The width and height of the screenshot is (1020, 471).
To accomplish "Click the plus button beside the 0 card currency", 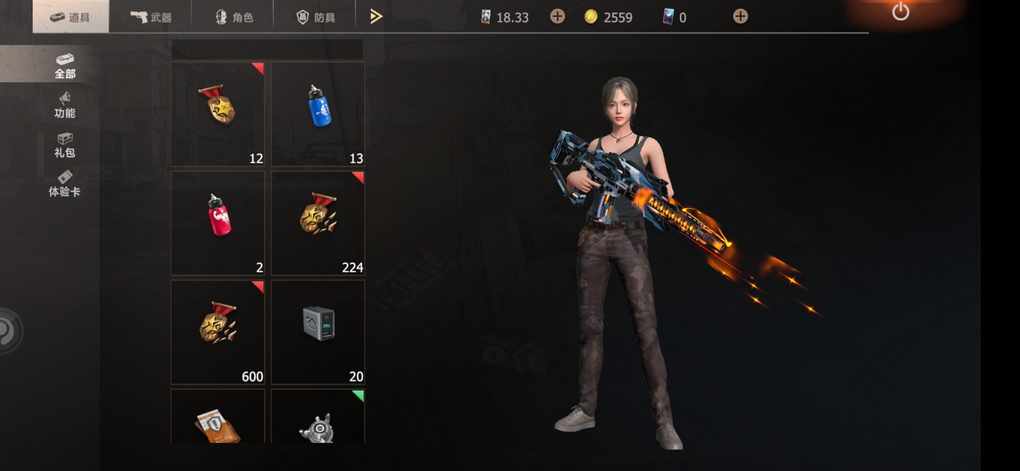I will [x=740, y=16].
